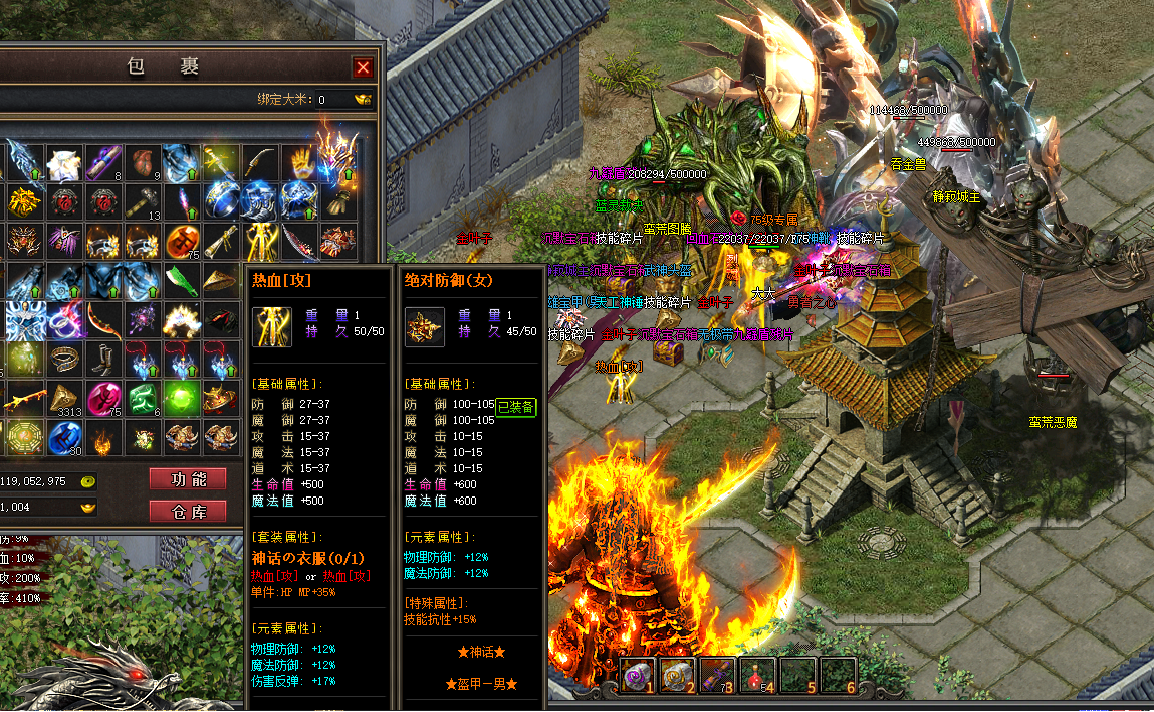
Task: Select the straw bamboo hat item
Action: (x=221, y=281)
